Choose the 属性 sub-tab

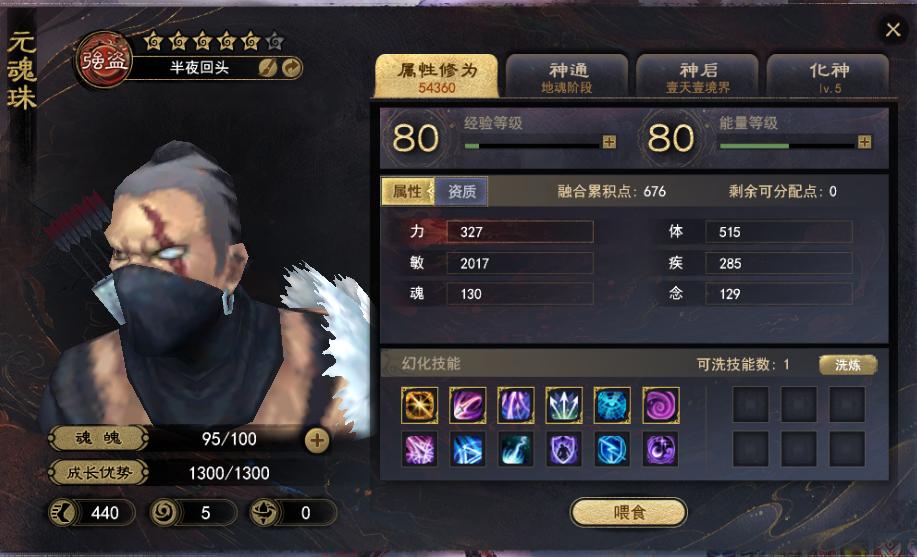coord(408,191)
